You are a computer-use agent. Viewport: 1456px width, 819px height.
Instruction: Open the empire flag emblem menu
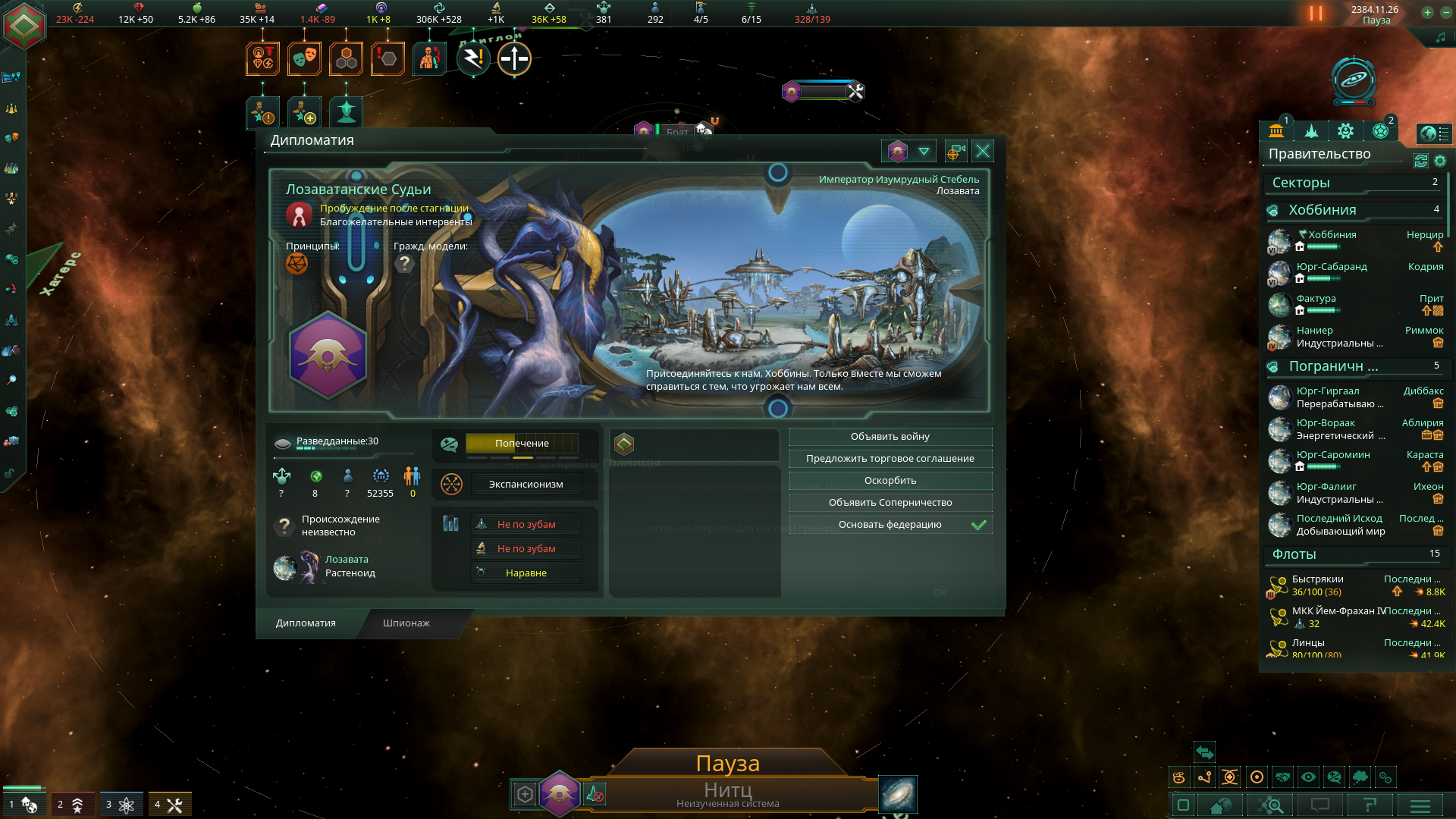25,25
